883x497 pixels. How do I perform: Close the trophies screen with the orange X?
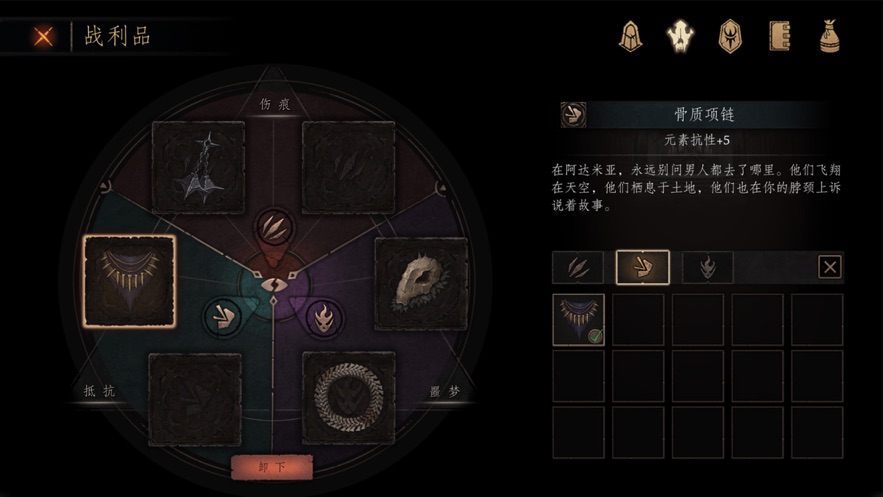pyautogui.click(x=43, y=37)
